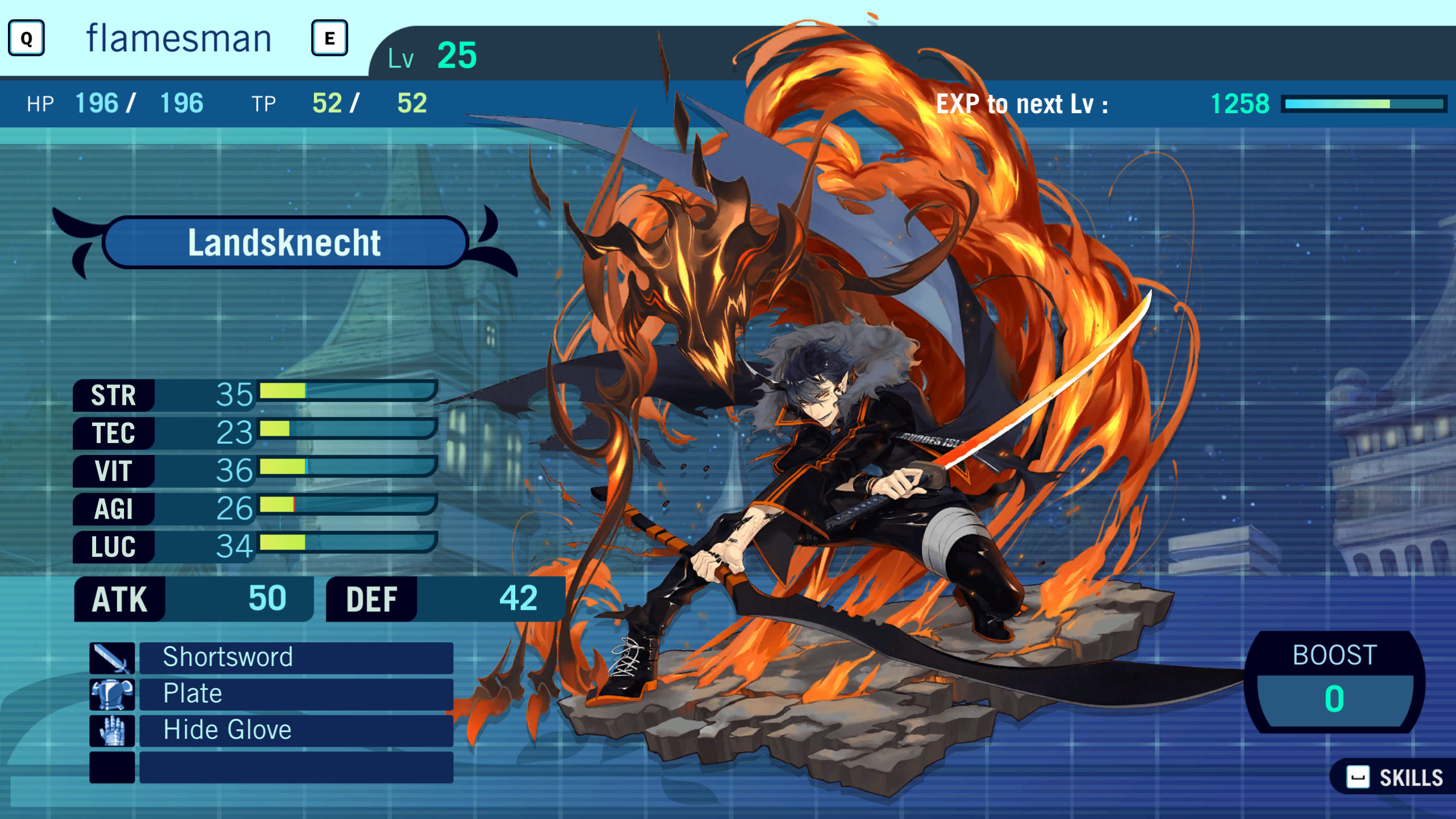
Task: Select the Hide Glove gauntlet icon
Action: (112, 730)
